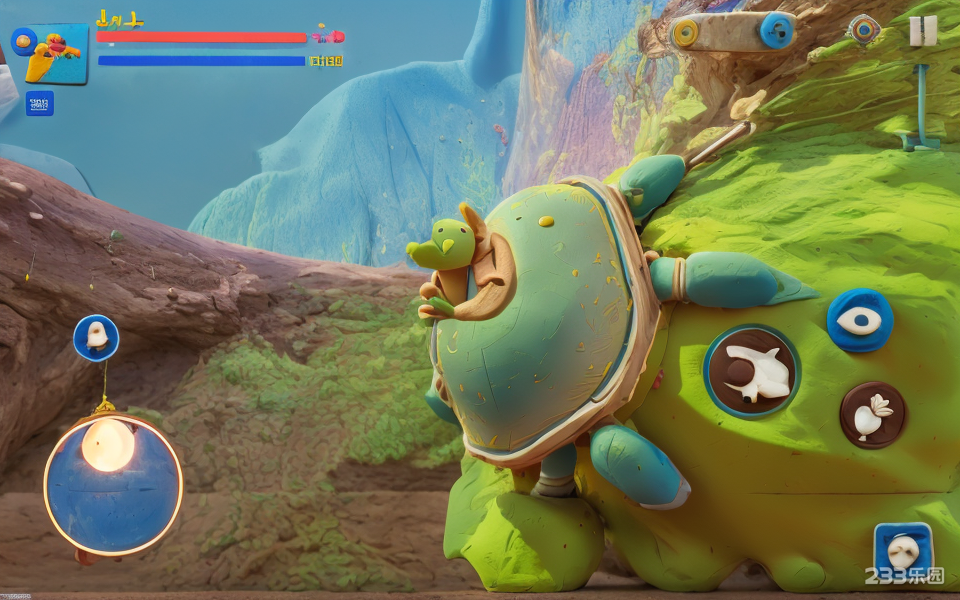Click the wooden plank with two buttons
The image size is (960, 600).
[732, 32]
